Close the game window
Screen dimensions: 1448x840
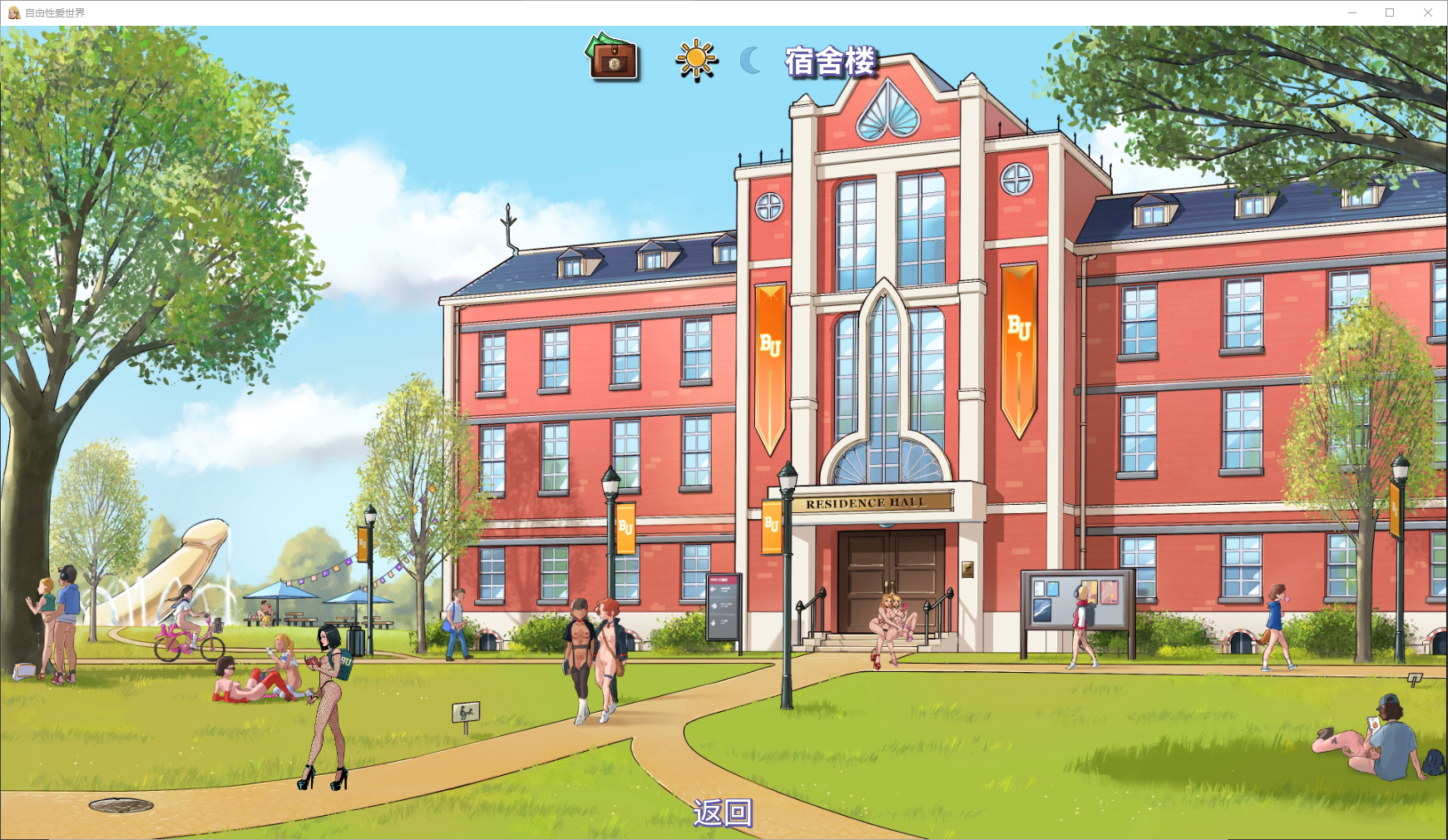click(1428, 12)
